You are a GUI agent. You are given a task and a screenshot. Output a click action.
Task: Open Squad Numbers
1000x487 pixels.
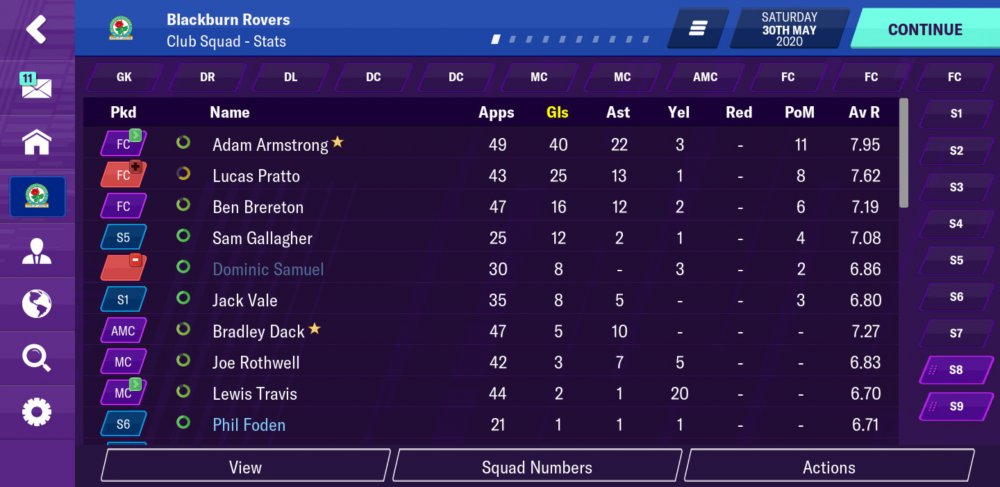(537, 467)
